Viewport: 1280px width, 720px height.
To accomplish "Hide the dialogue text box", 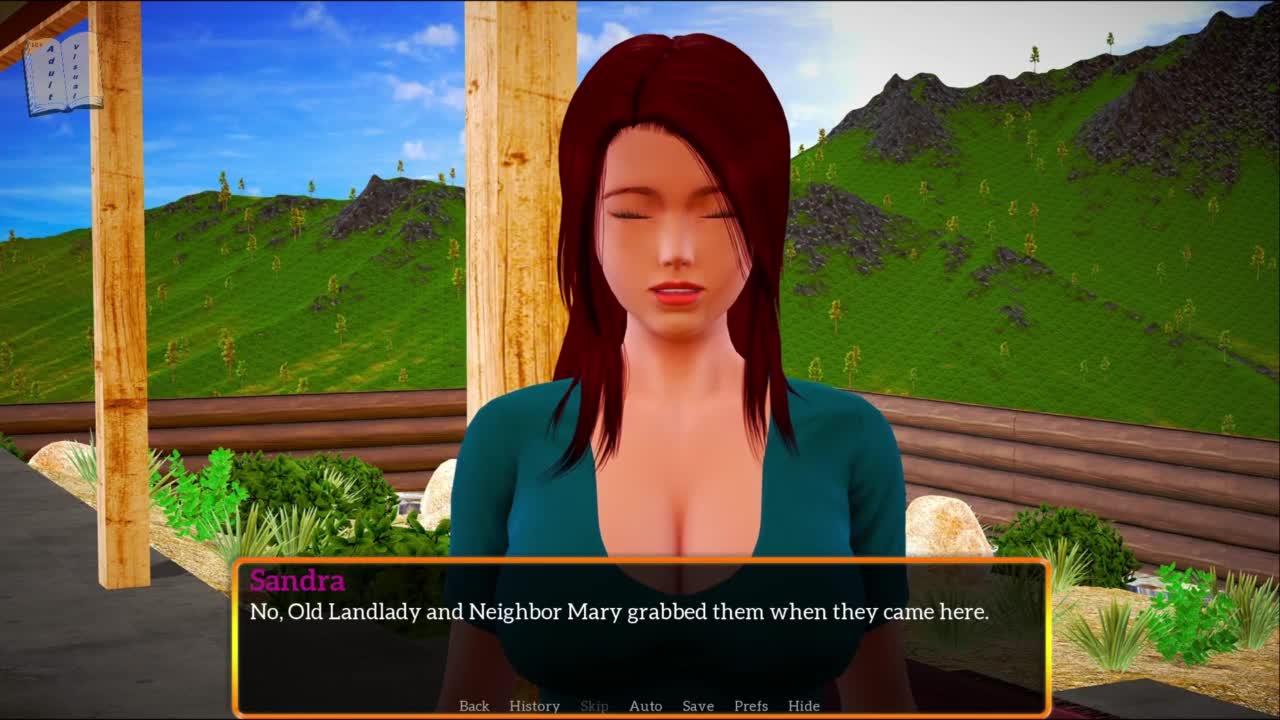I will point(804,706).
